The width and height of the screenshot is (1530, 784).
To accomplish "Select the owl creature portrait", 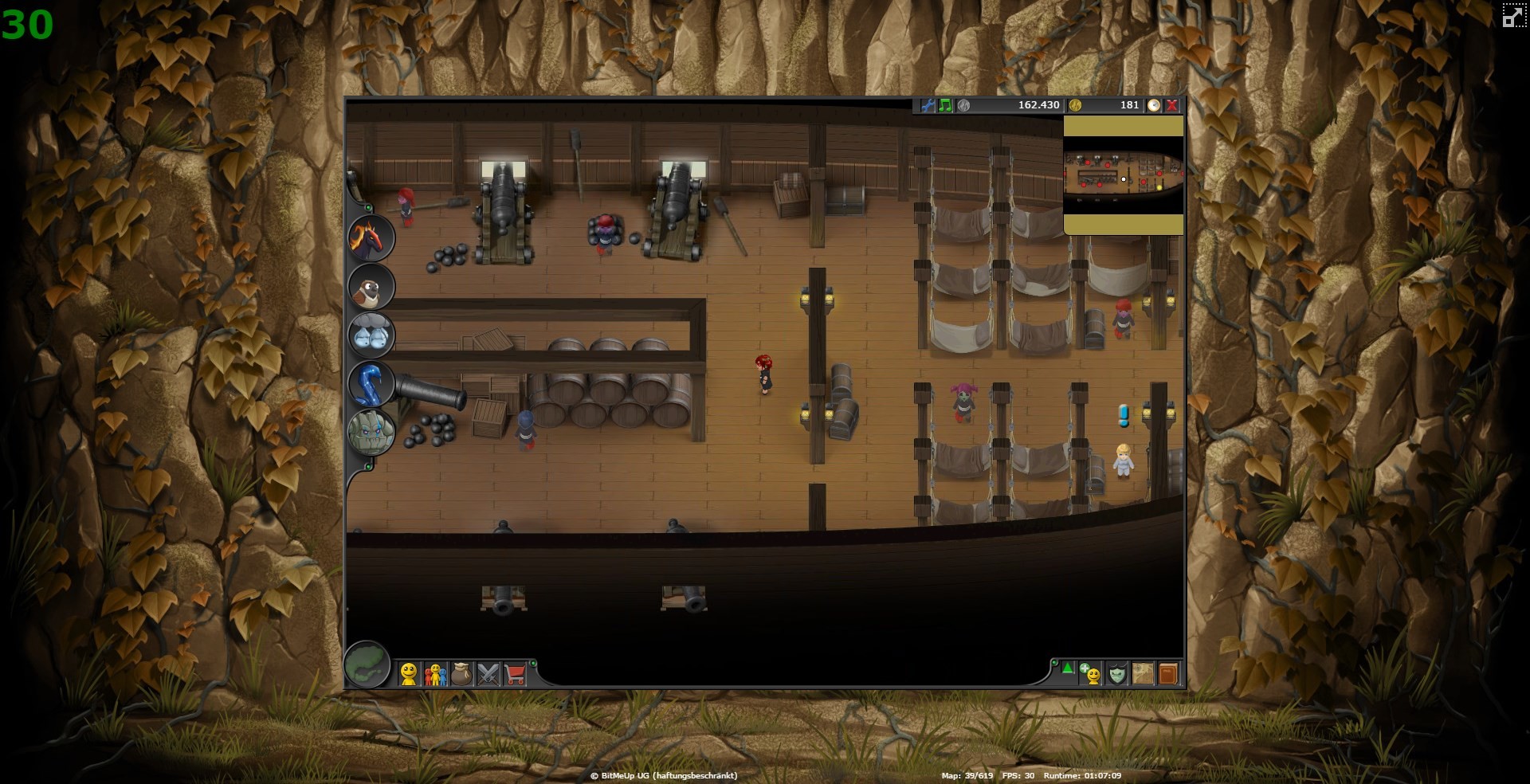I will (x=371, y=288).
